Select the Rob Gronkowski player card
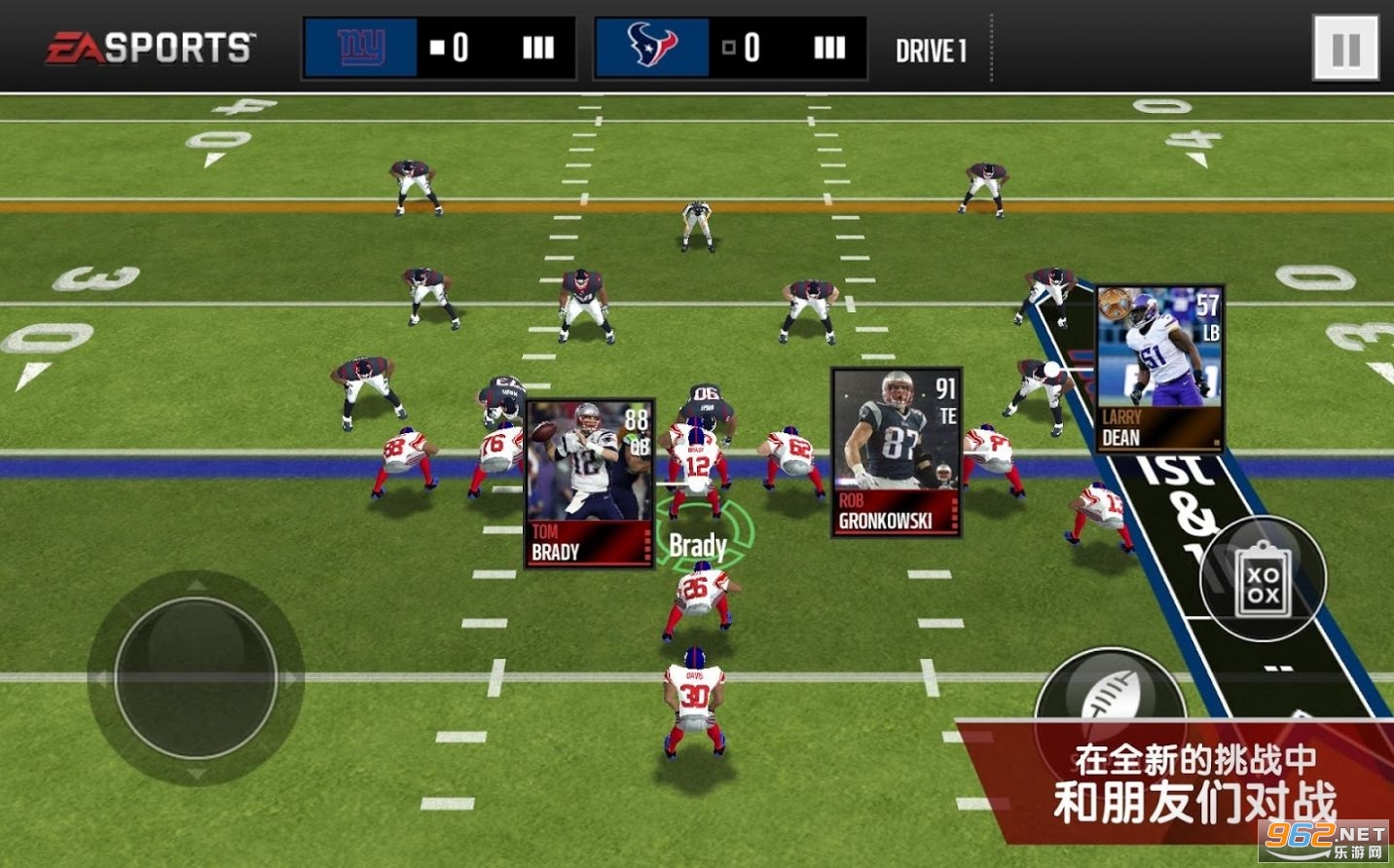 coord(896,452)
